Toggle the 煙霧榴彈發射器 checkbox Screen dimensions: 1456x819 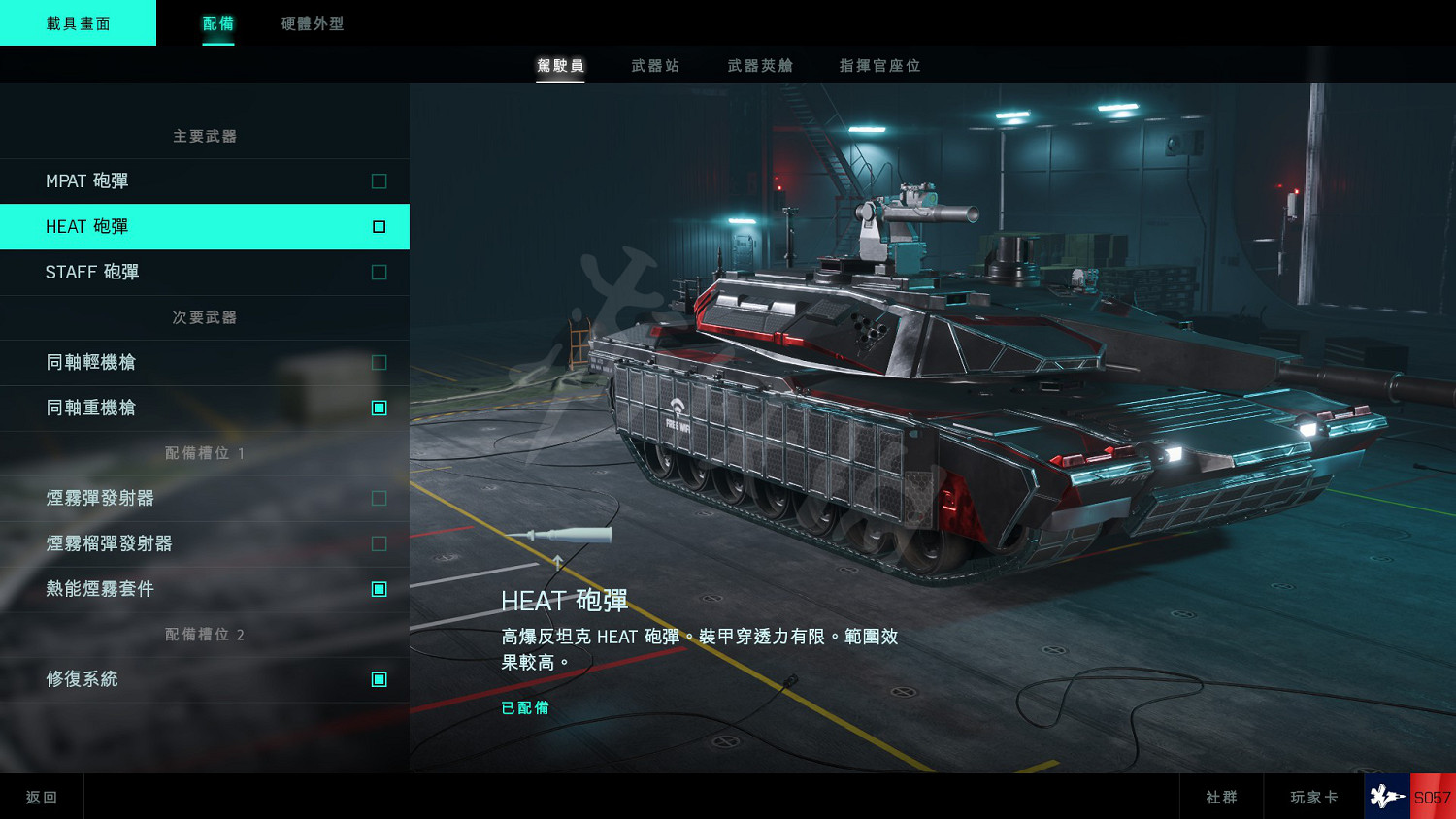click(378, 543)
